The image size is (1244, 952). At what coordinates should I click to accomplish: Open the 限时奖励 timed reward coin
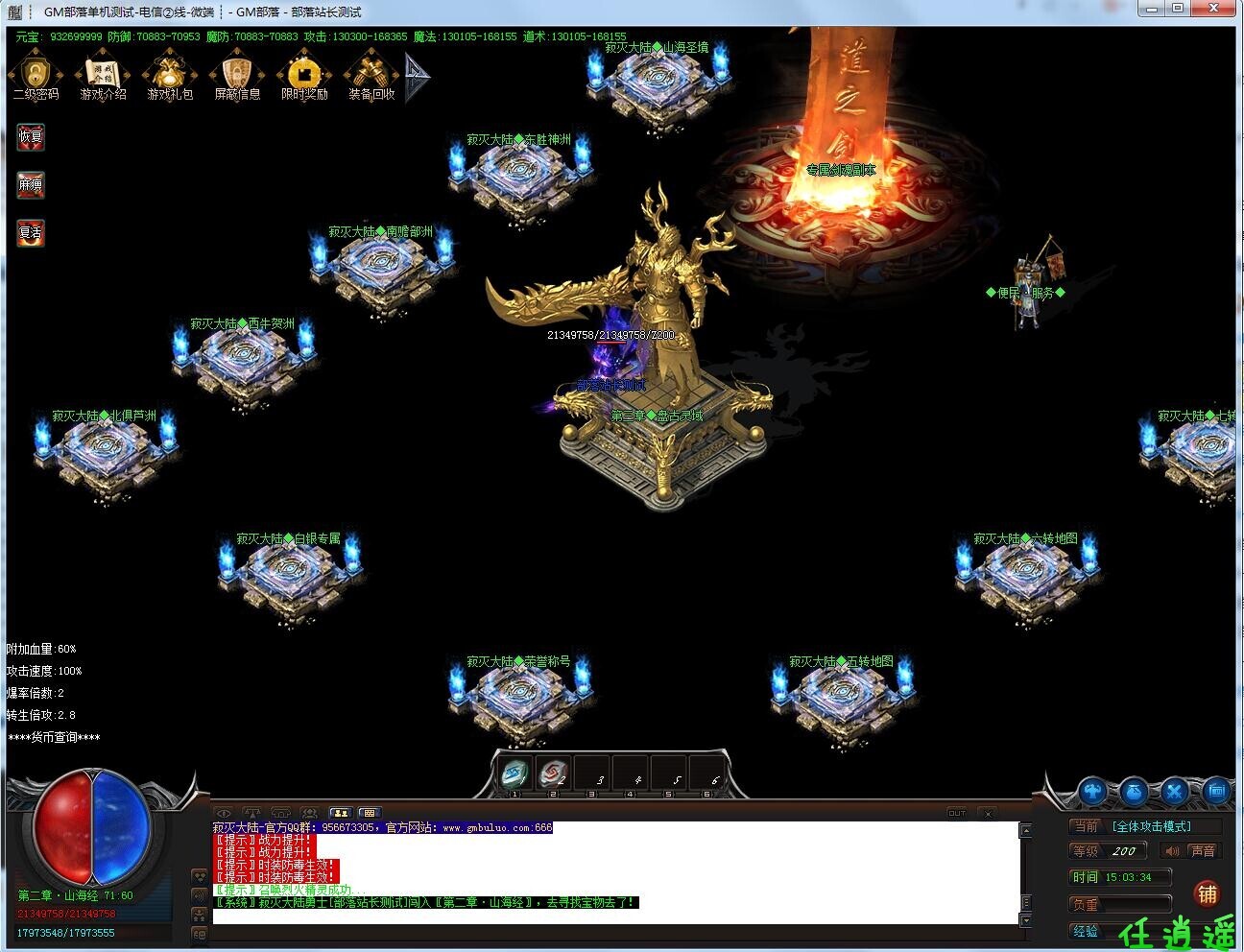click(304, 77)
